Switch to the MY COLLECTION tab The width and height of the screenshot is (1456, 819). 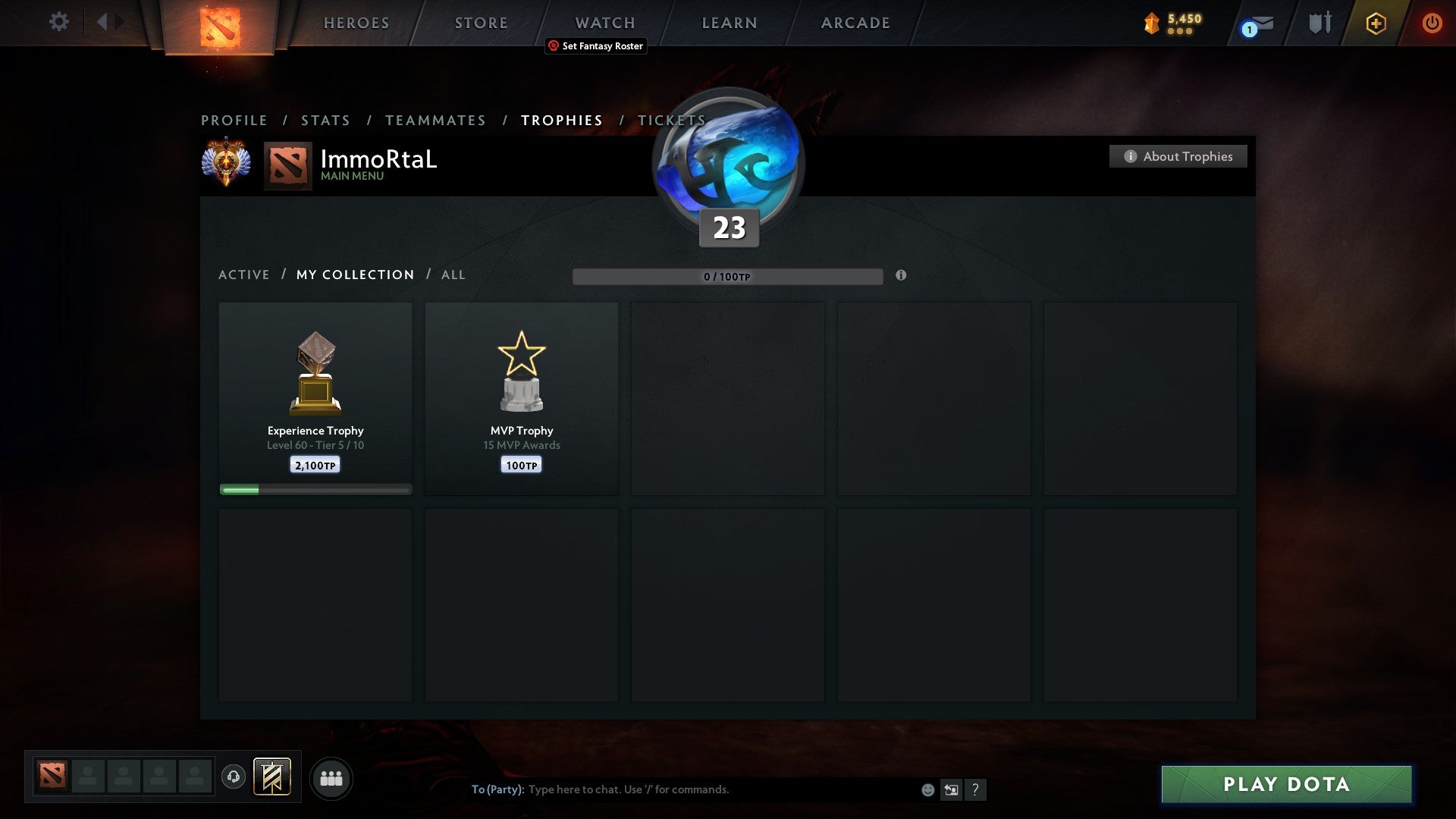[x=354, y=275]
